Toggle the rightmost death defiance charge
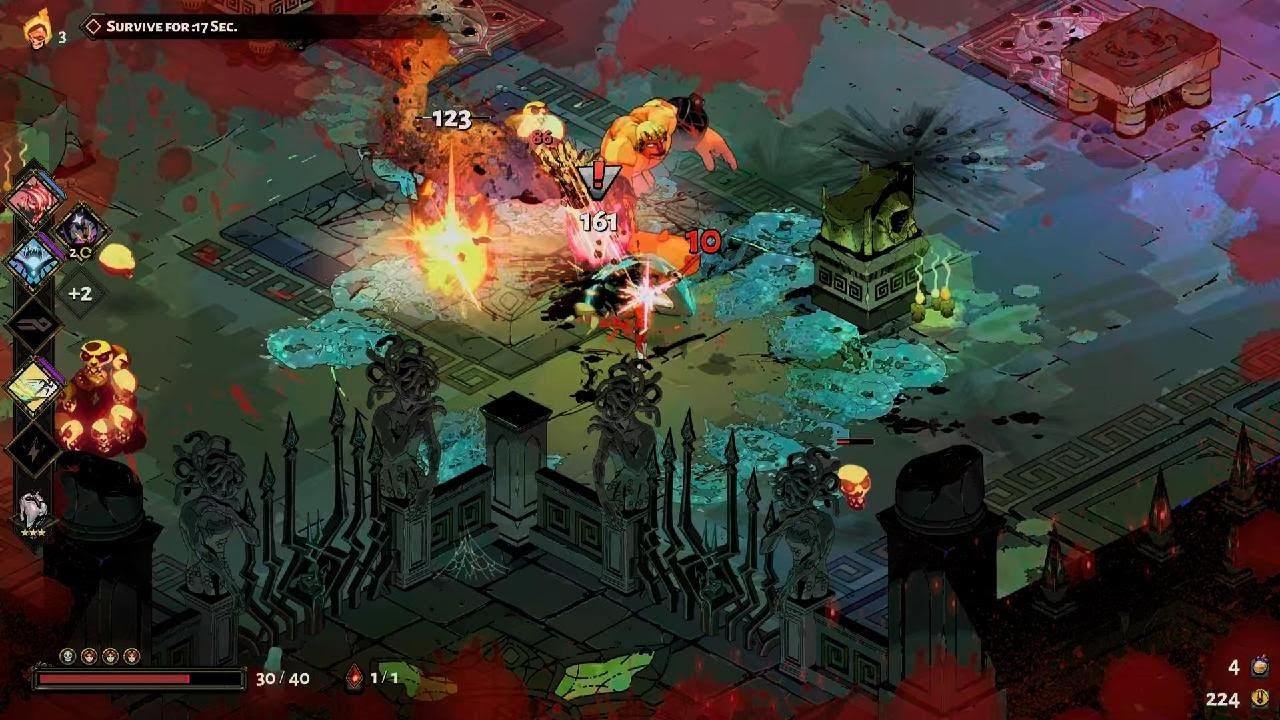The height and width of the screenshot is (720, 1280). (x=133, y=655)
